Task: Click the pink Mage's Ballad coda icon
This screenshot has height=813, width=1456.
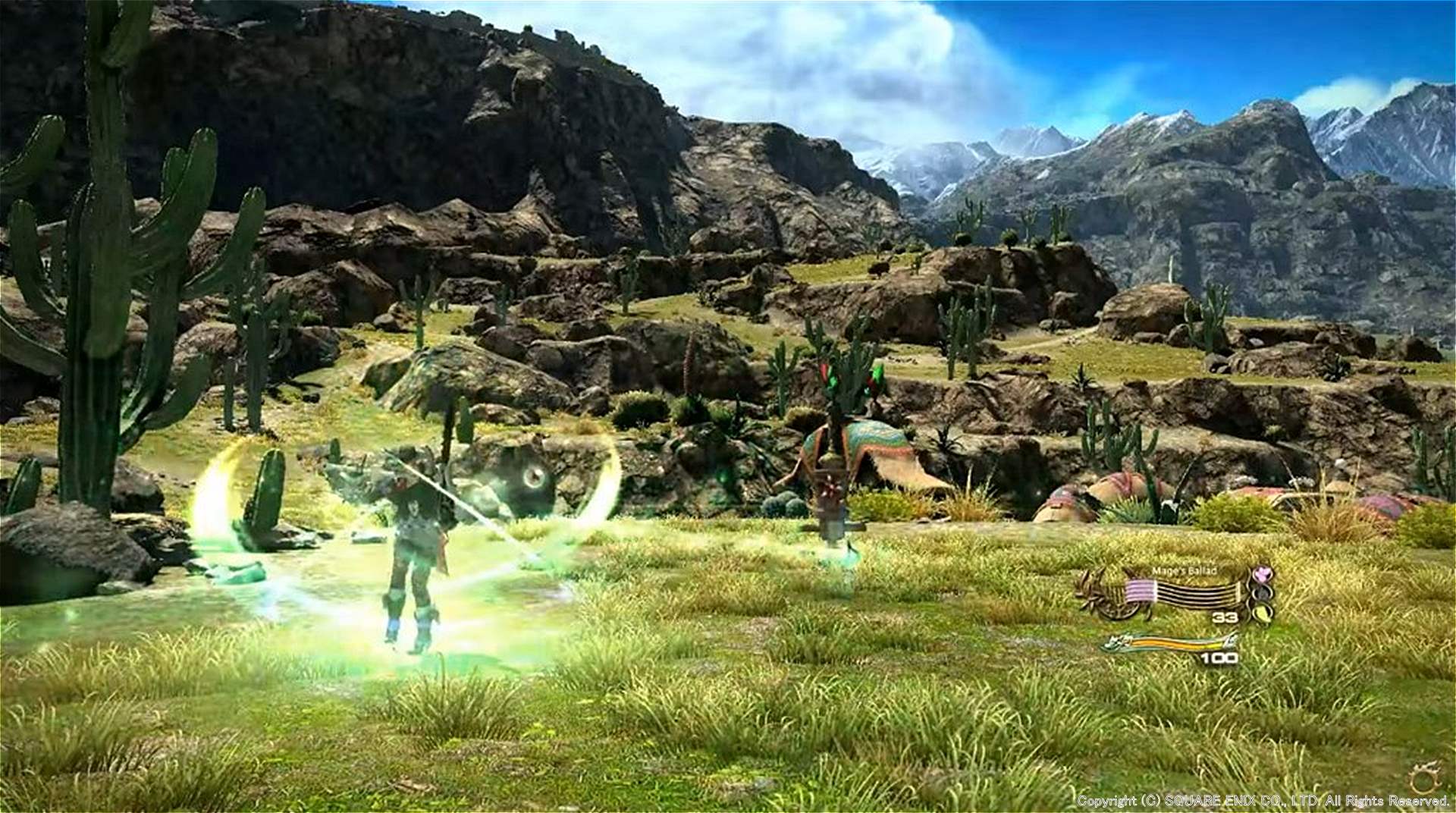Action: coord(1263,575)
